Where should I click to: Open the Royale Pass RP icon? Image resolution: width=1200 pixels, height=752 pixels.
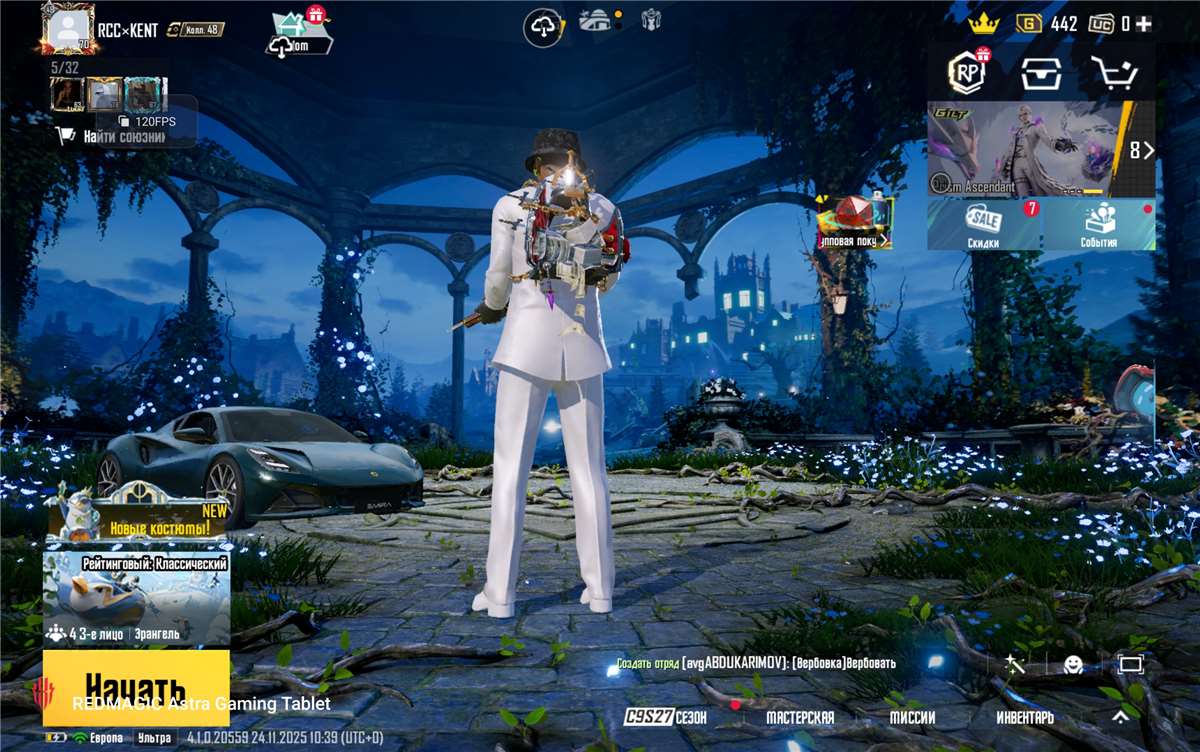click(x=968, y=72)
